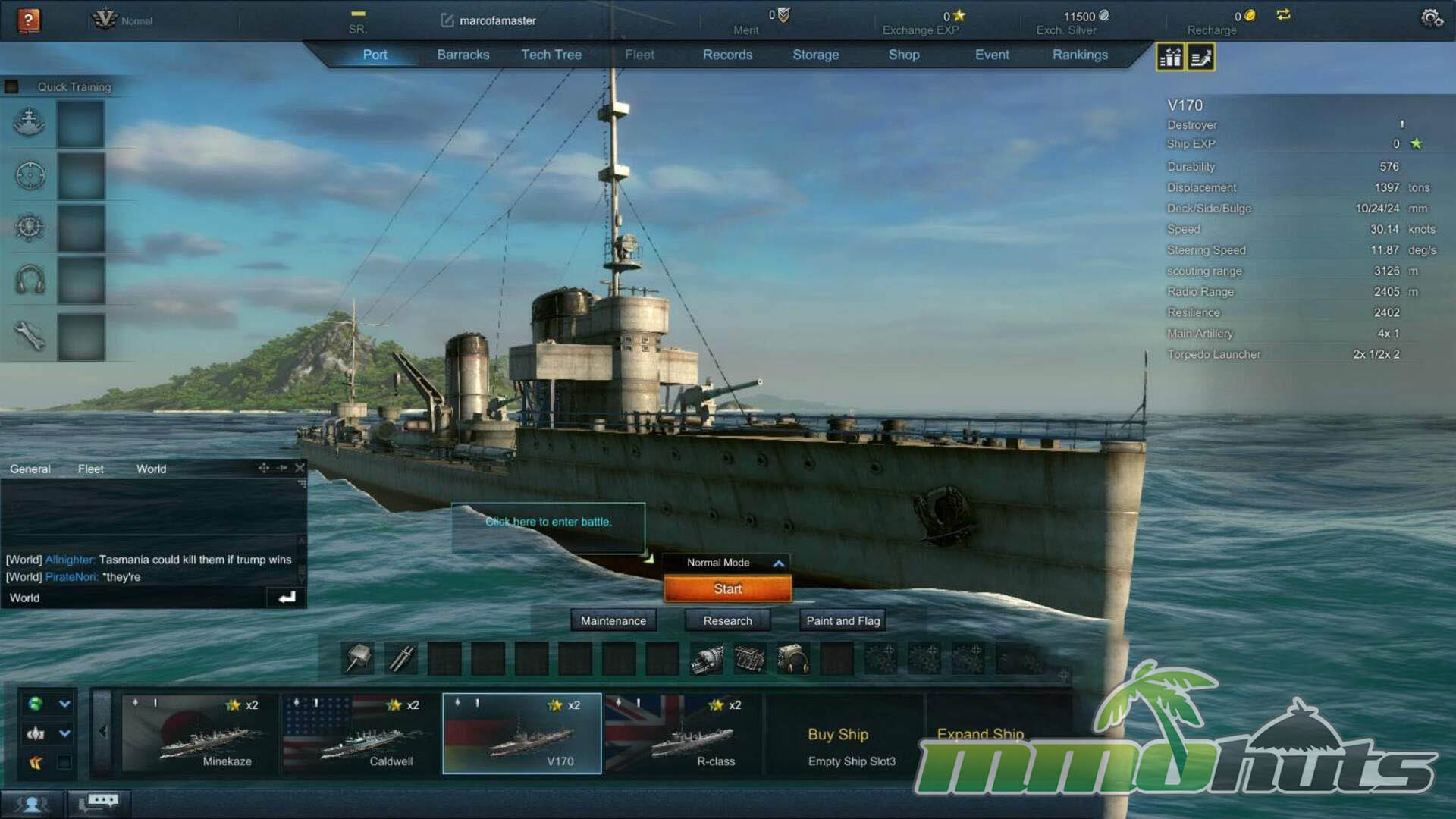
Task: Open the settings gear icon
Action: pos(1431,17)
